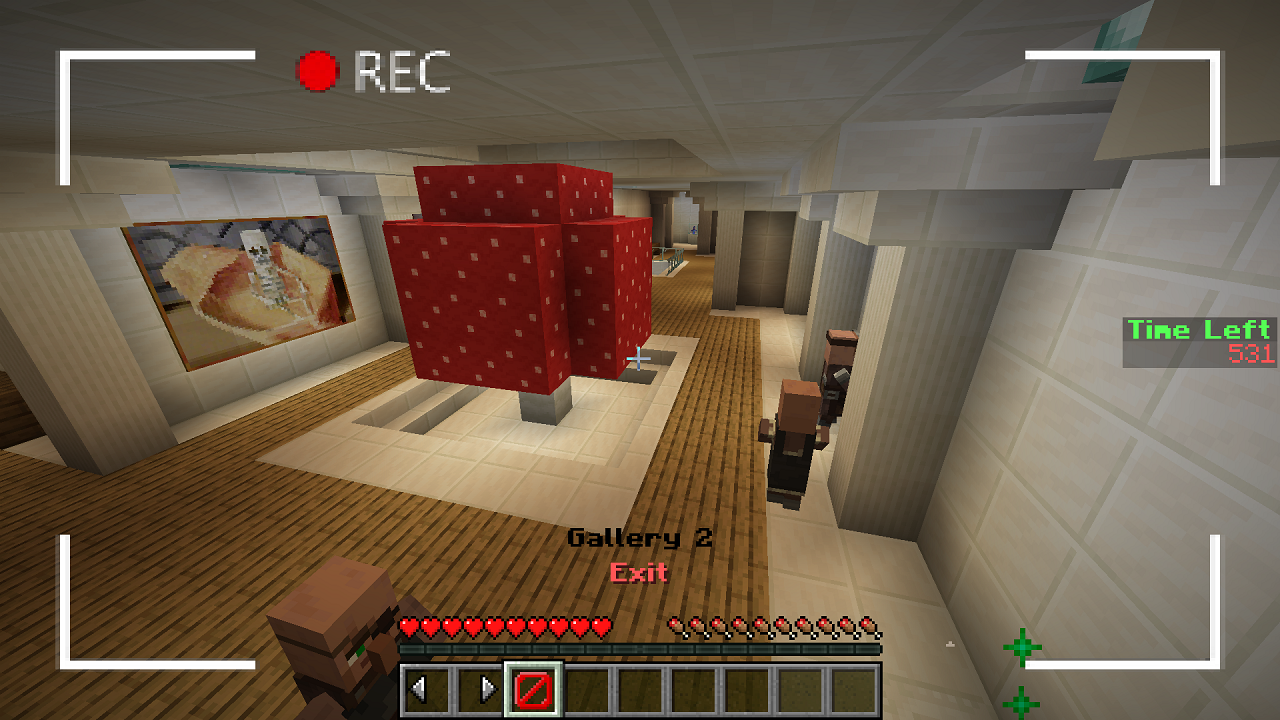Image resolution: width=1280 pixels, height=720 pixels.
Task: Open the Gallery 2 section header
Action: point(639,538)
